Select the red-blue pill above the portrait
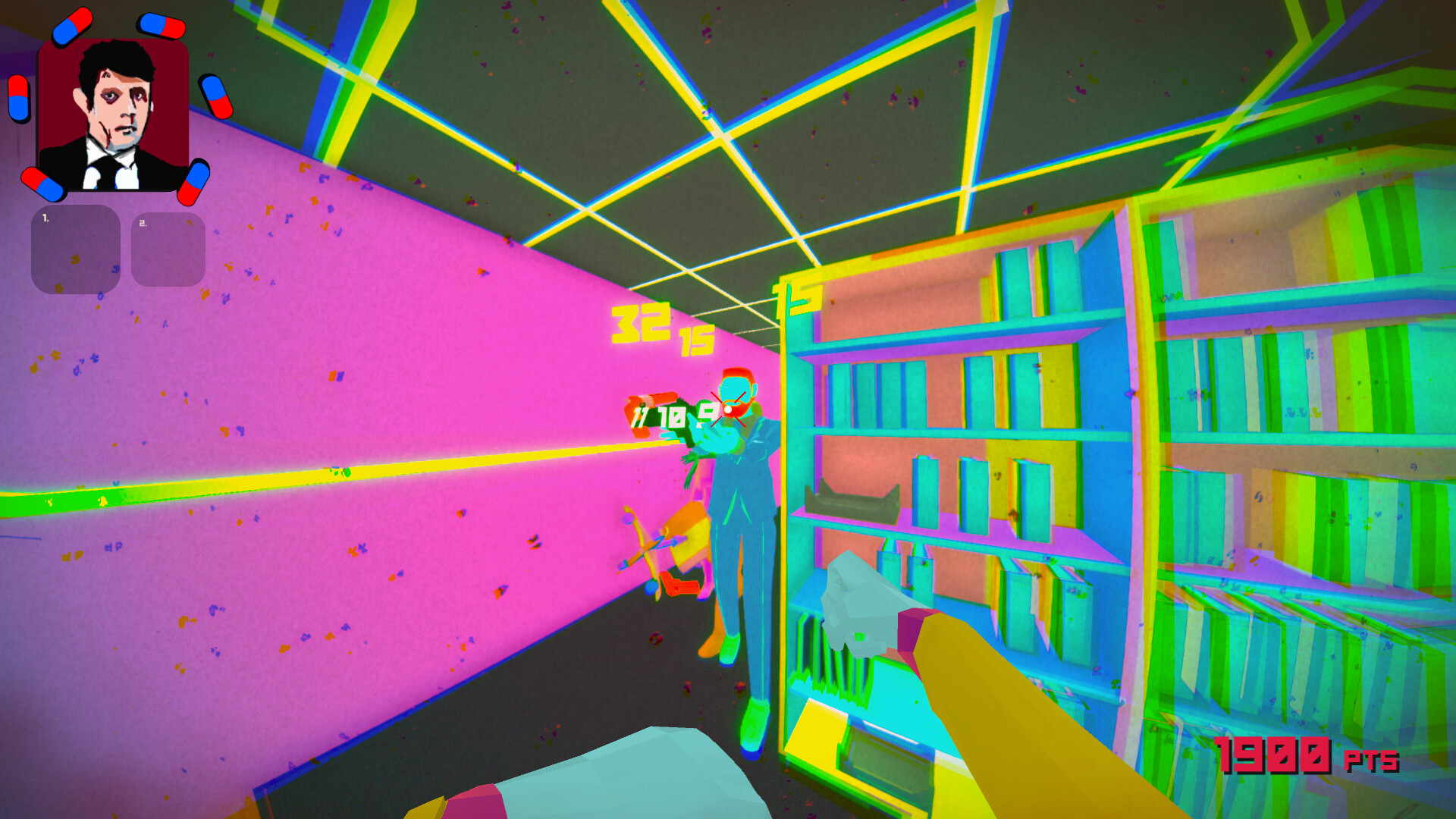 click(73, 27)
